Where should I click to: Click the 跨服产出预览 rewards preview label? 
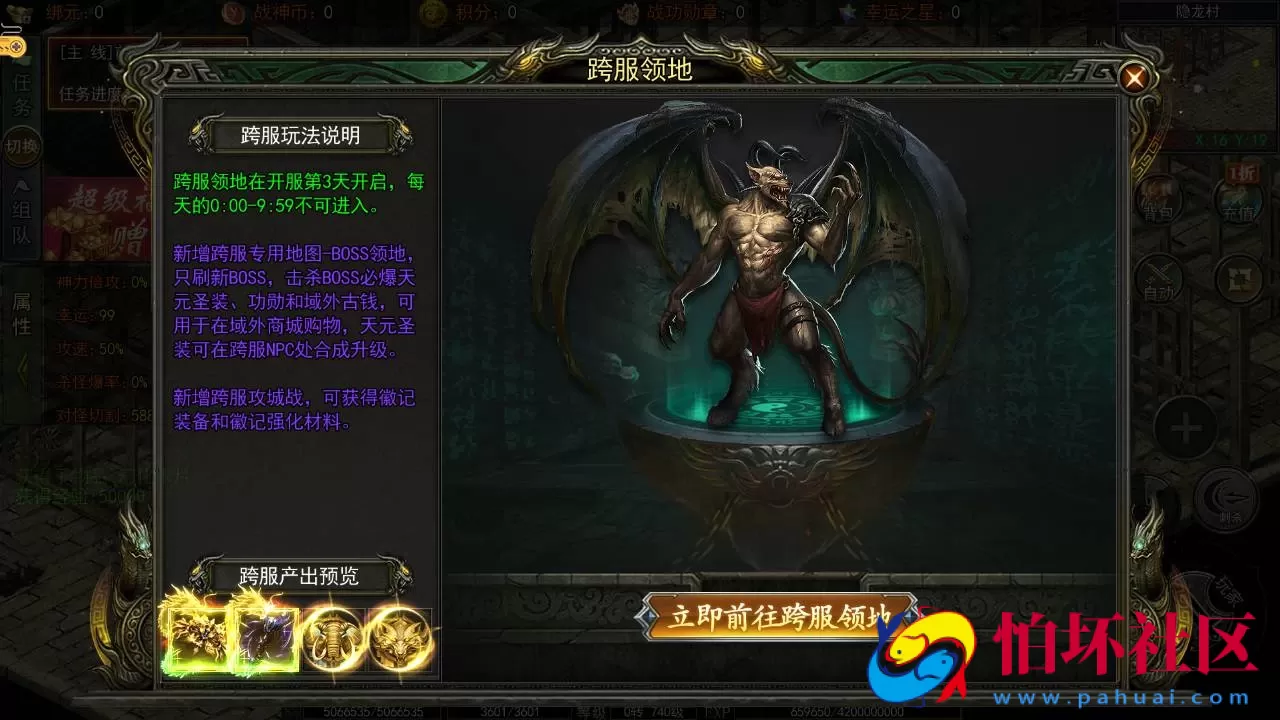pyautogui.click(x=300, y=576)
